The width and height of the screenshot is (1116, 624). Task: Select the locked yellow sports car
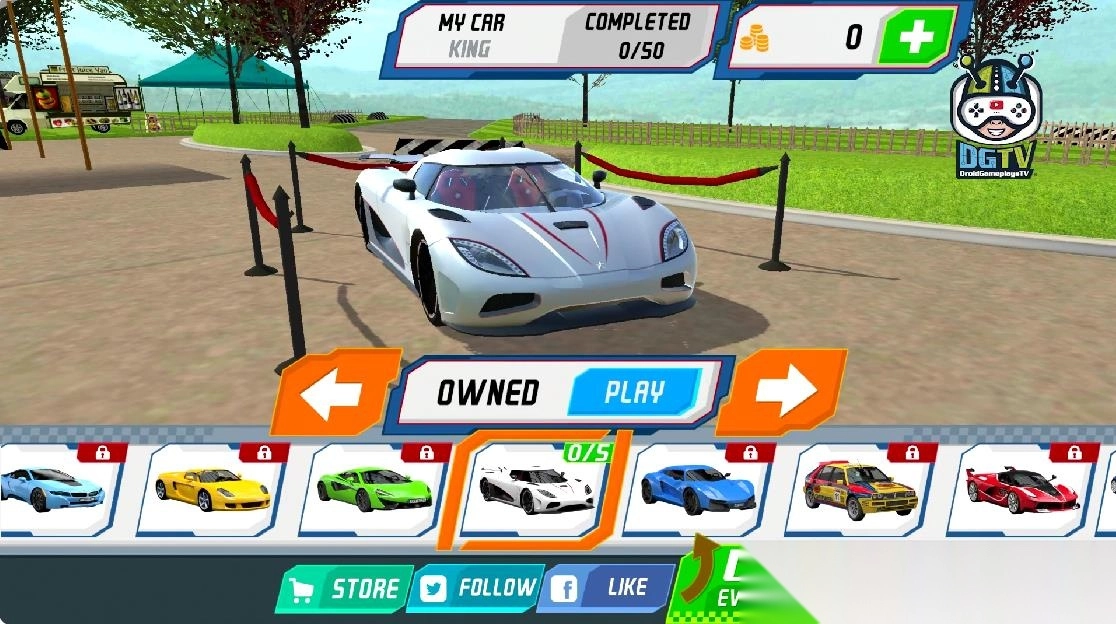click(x=212, y=489)
